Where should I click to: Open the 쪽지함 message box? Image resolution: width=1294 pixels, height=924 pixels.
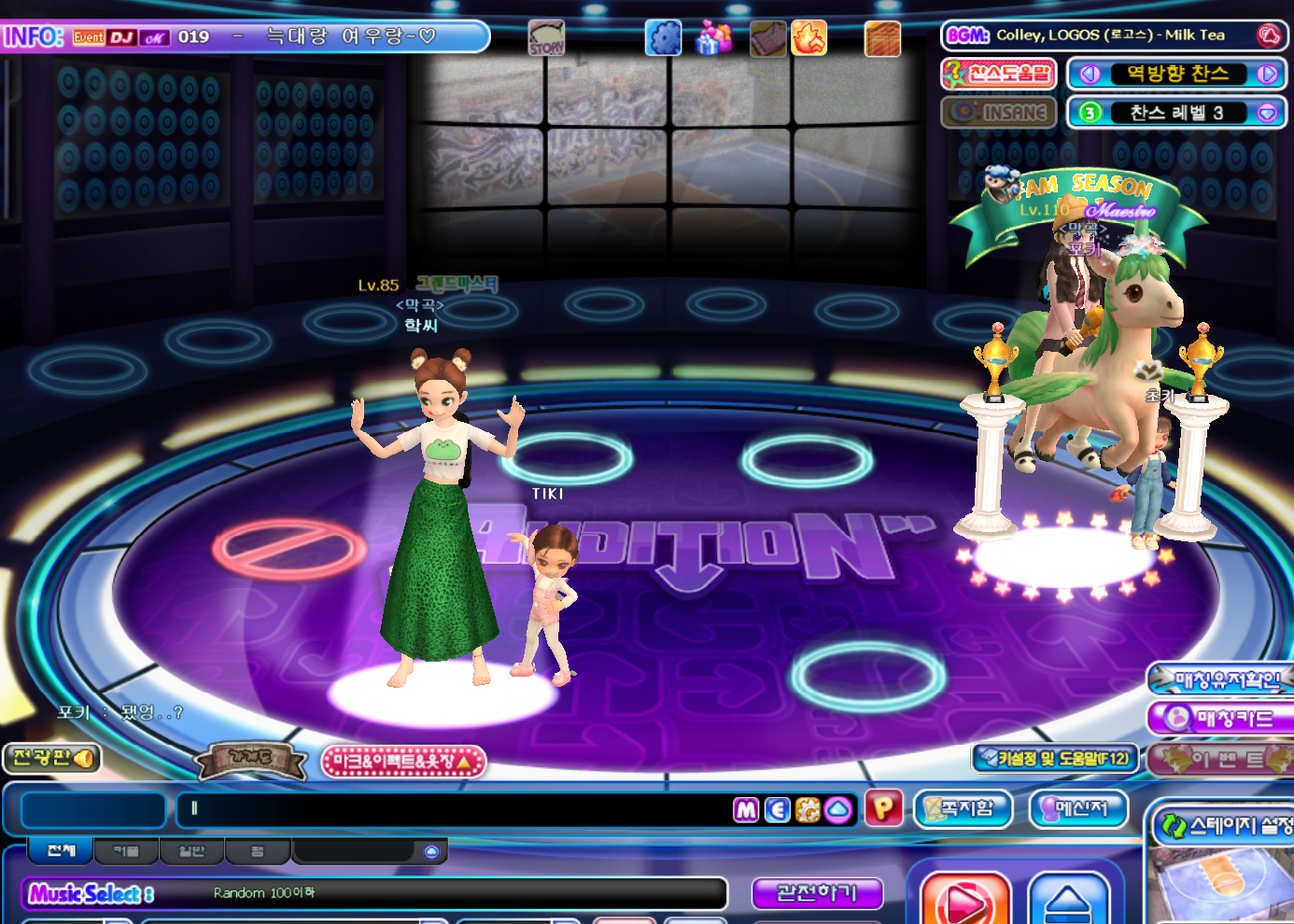click(x=963, y=808)
